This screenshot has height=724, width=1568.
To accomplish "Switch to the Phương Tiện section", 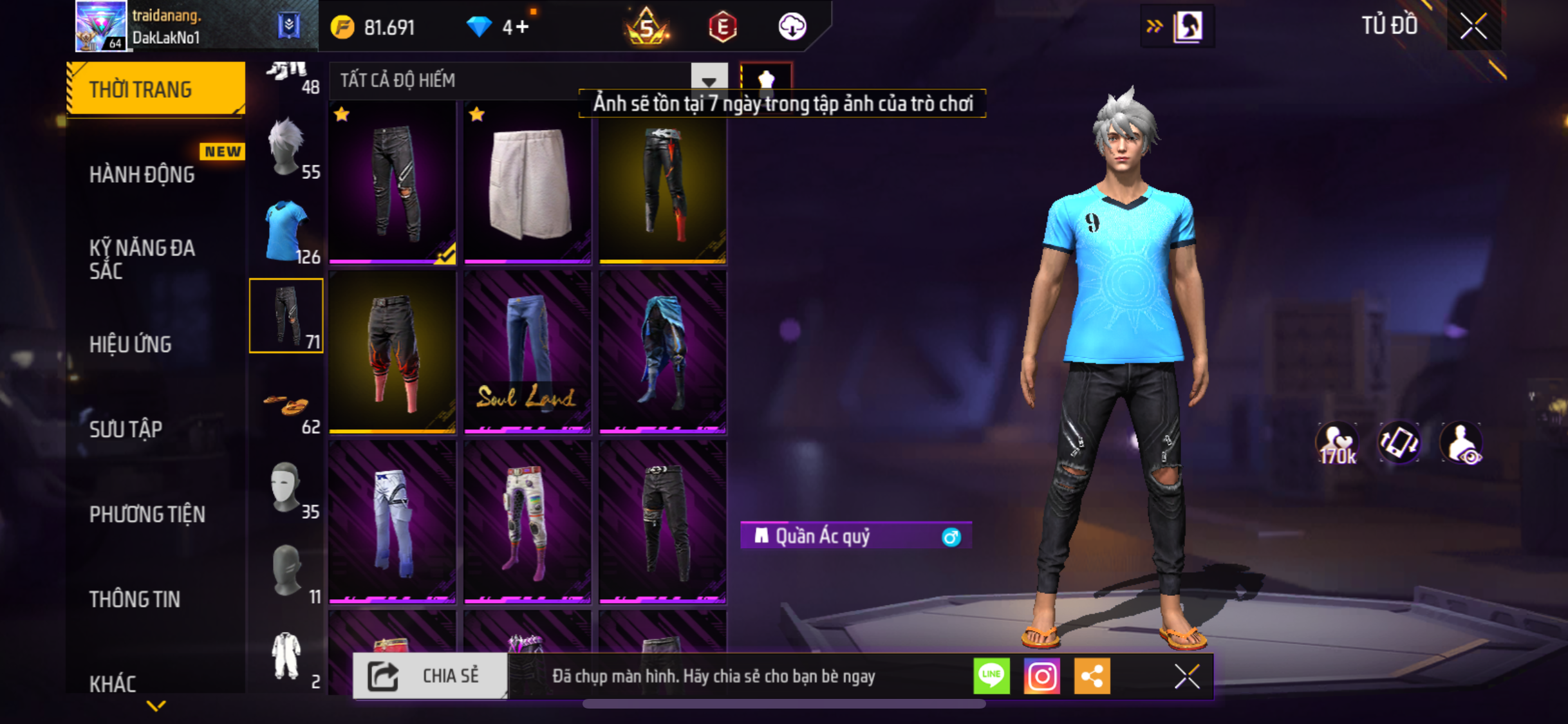I will [x=147, y=514].
